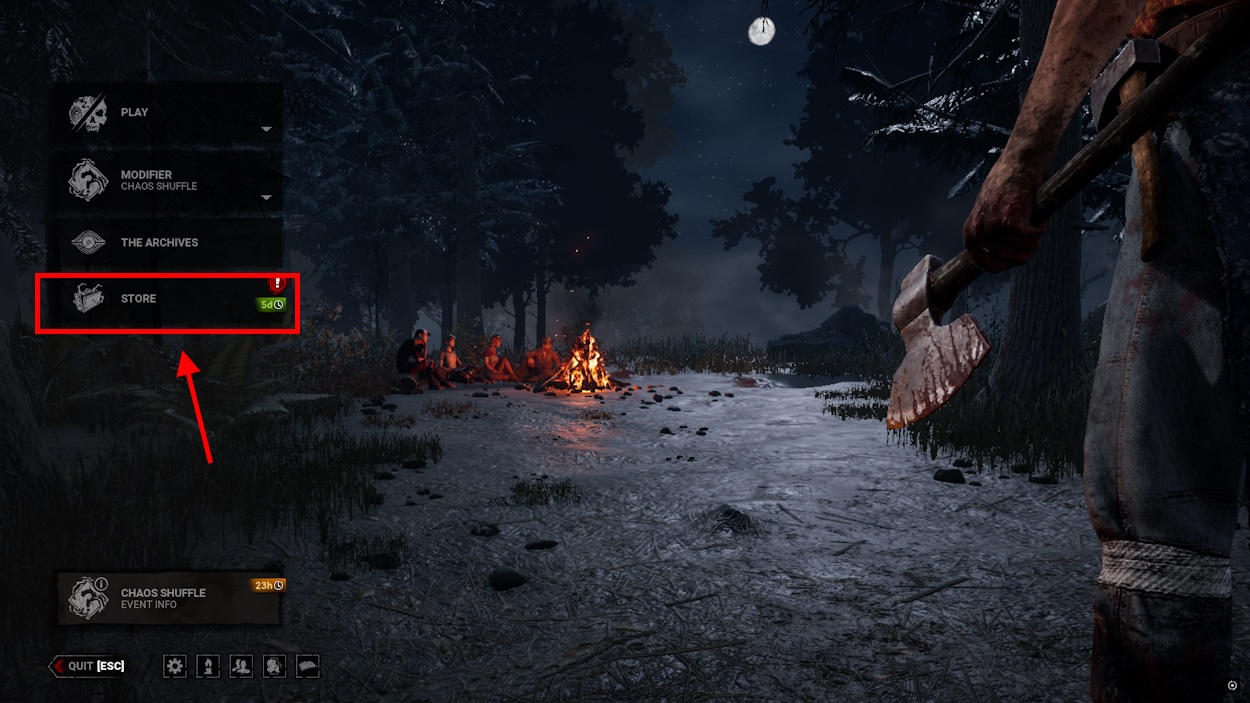Open The Archives
Image resolution: width=1250 pixels, height=703 pixels.
168,242
